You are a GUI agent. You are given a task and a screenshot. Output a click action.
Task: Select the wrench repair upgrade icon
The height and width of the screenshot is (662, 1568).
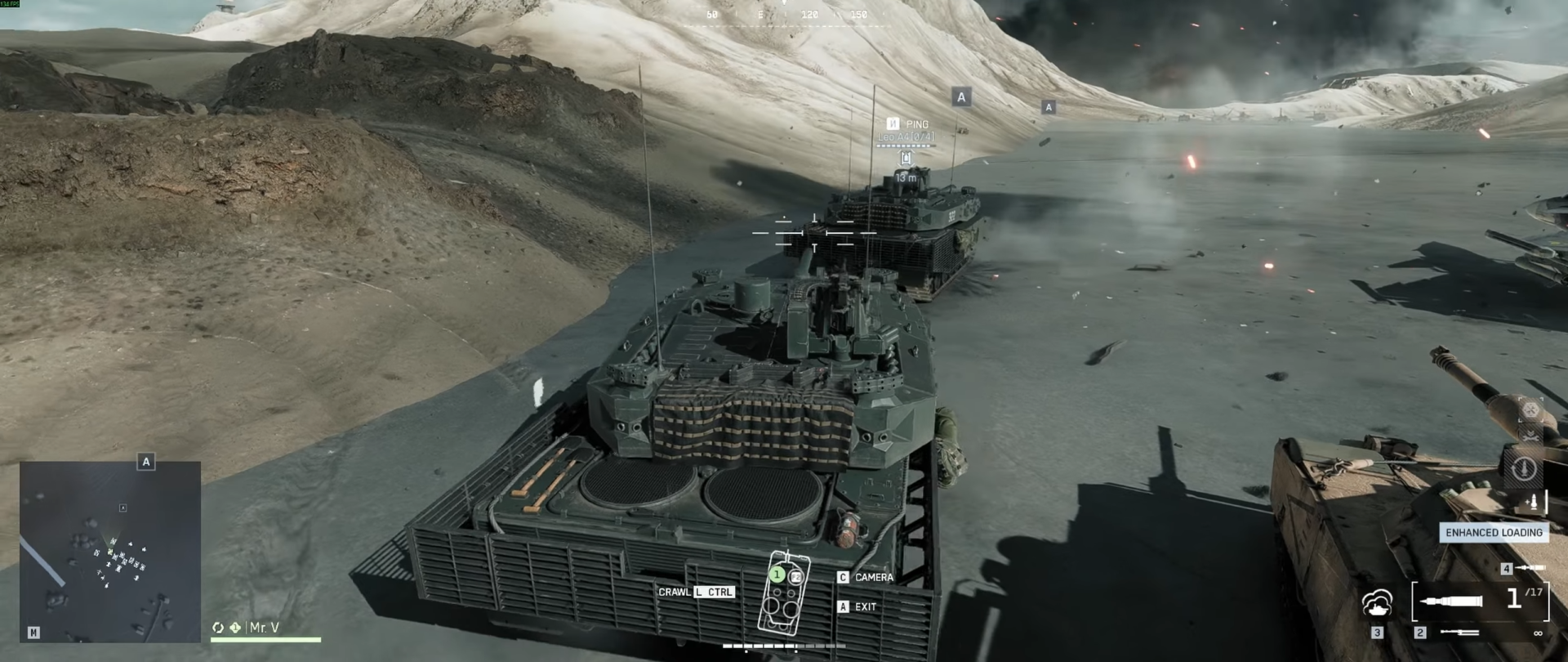tap(1530, 438)
